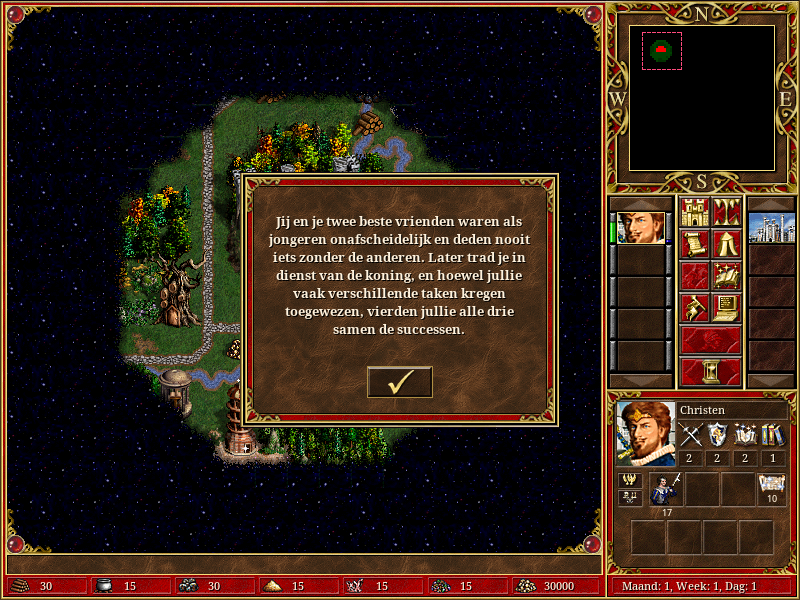Viewport: 800px width, 600px height.
Task: Select Christen's portrait in the hero list
Action: coord(641,228)
